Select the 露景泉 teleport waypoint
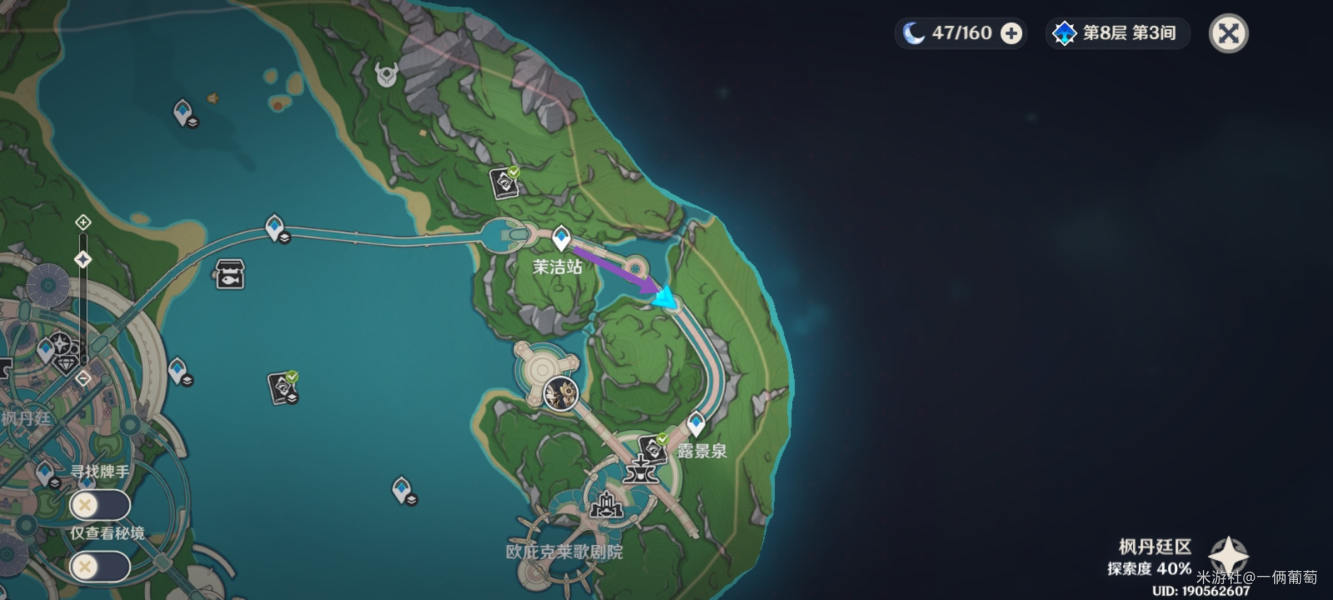Viewport: 1333px width, 600px height. click(696, 424)
